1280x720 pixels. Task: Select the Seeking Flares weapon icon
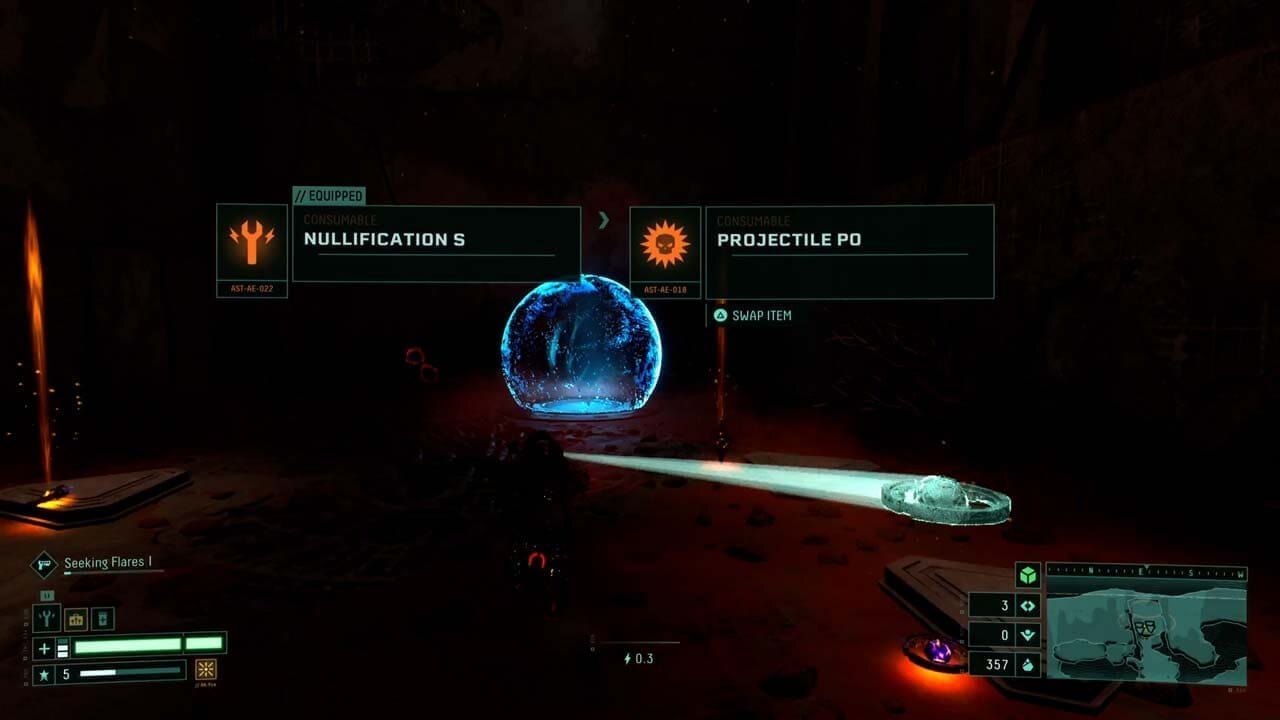[44, 564]
